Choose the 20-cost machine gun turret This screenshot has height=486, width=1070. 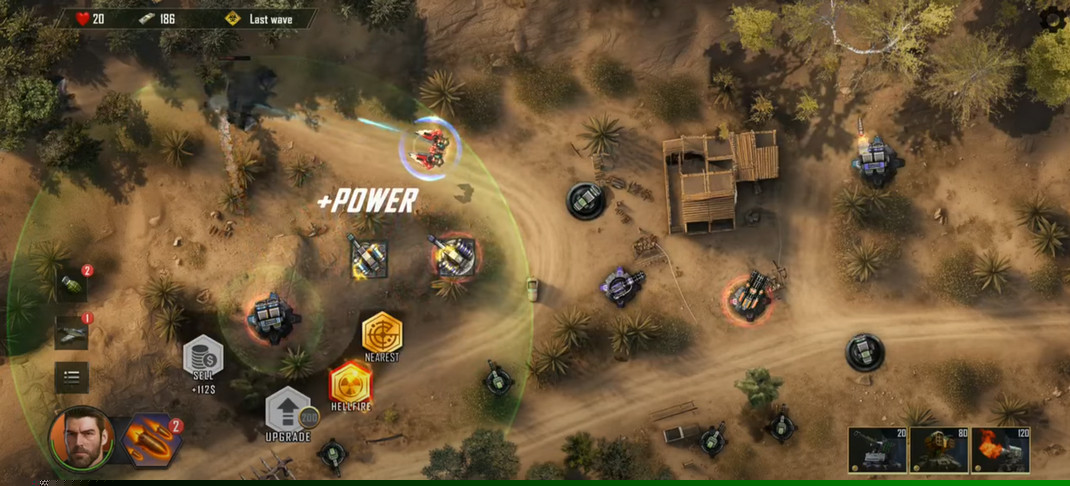[x=877, y=449]
